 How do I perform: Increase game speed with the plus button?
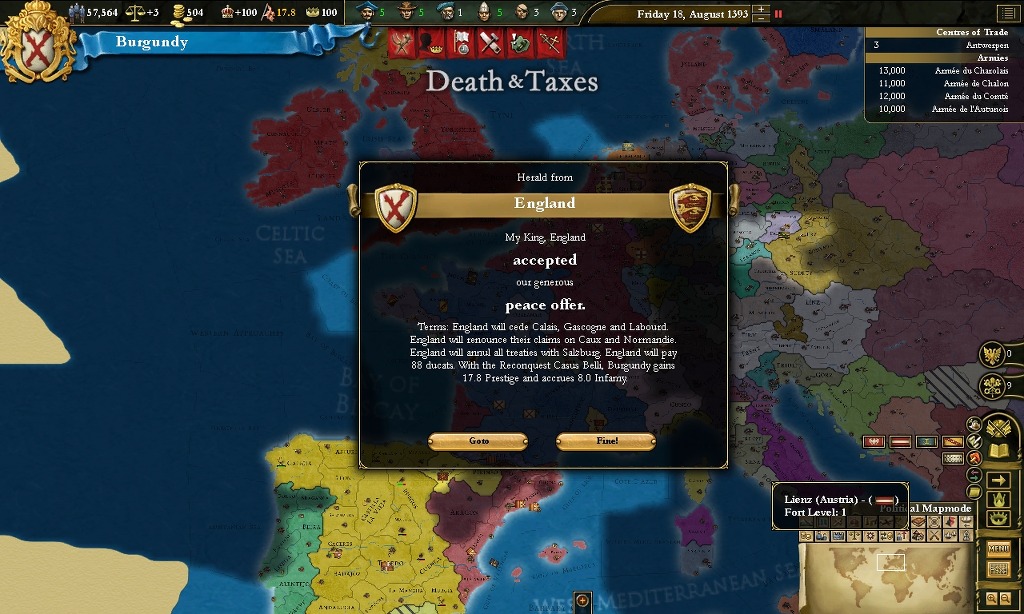(762, 9)
